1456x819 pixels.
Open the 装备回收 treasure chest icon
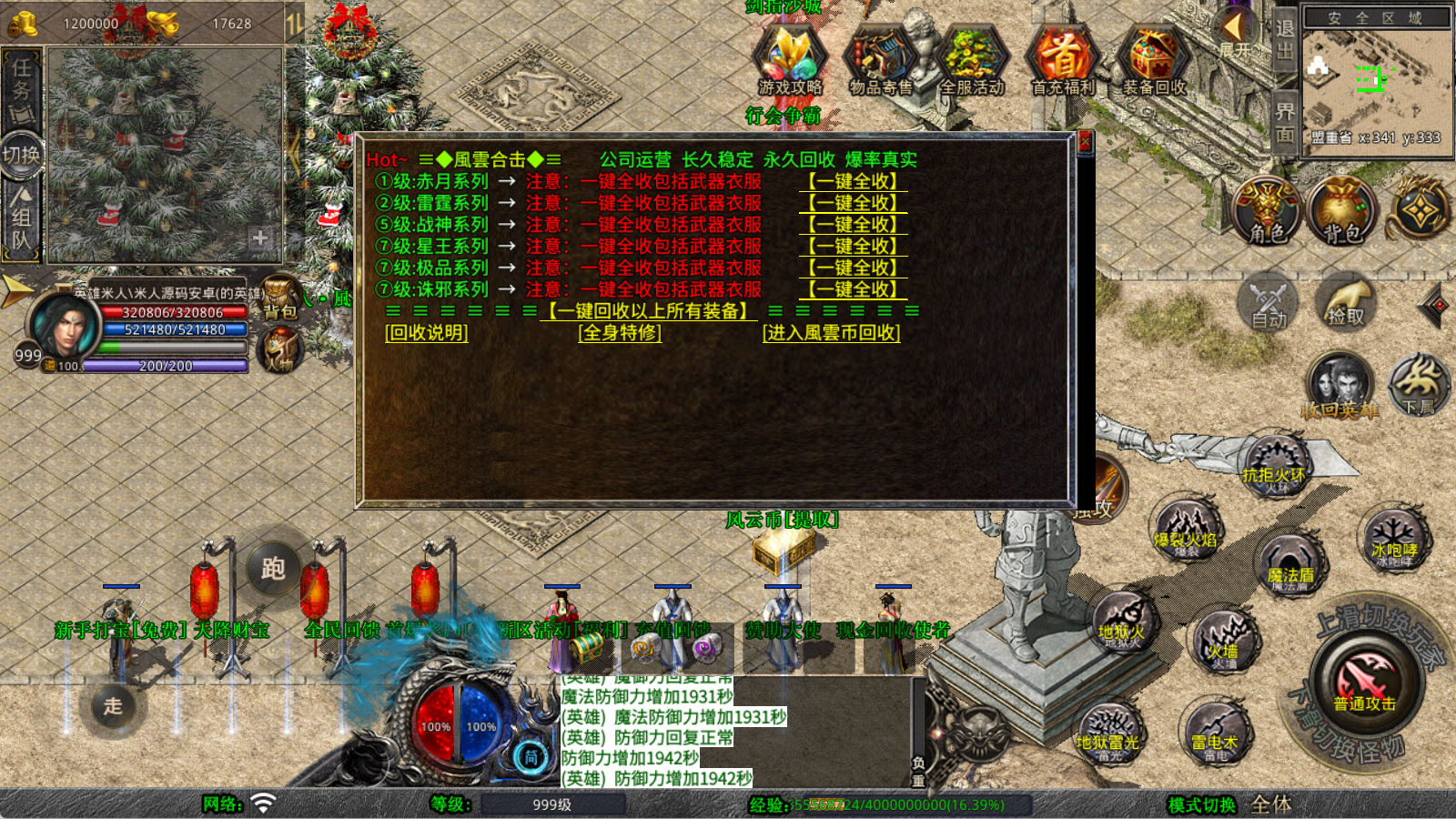[1154, 60]
